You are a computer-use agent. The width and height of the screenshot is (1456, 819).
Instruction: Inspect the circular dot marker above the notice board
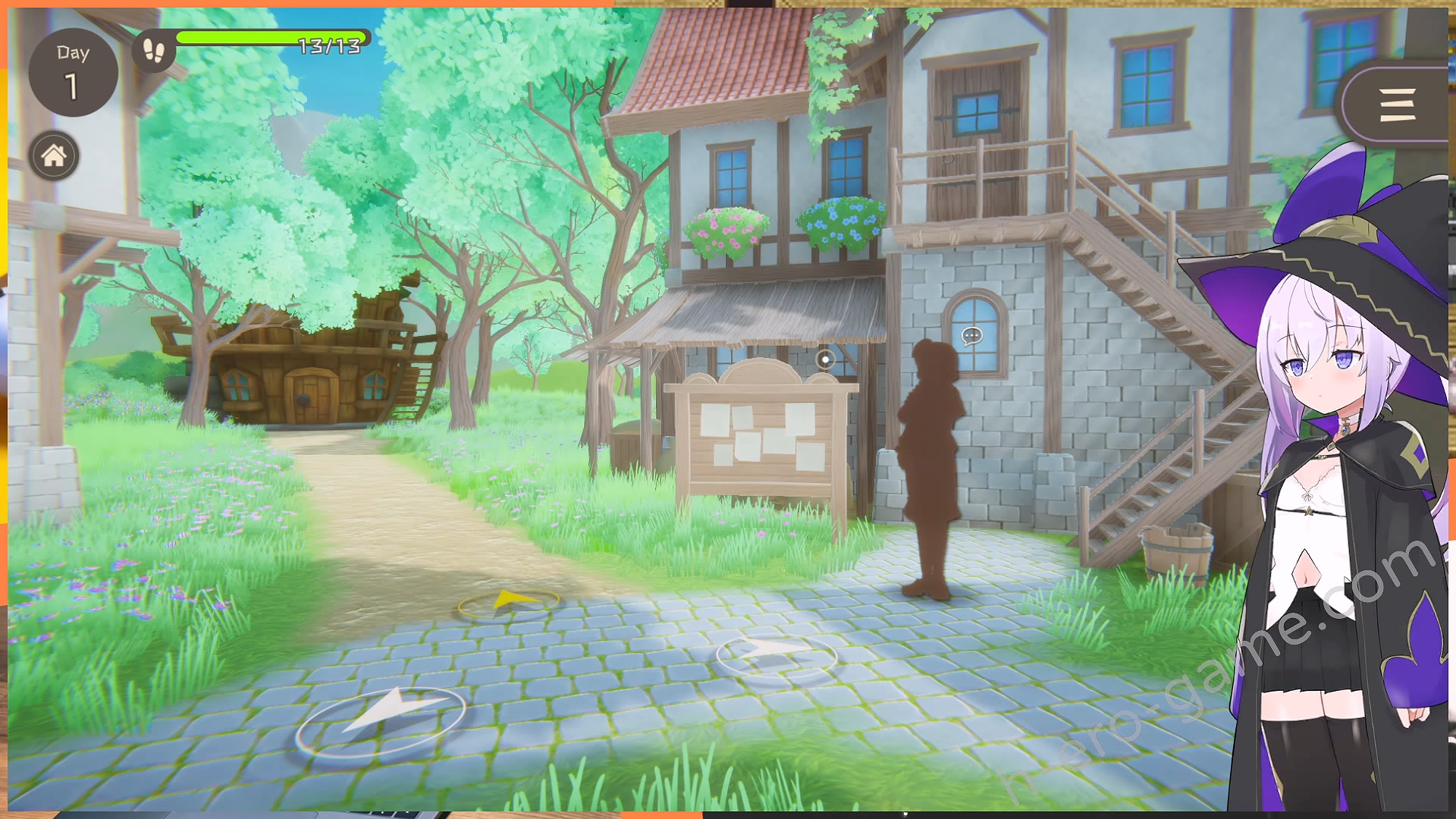point(825,359)
